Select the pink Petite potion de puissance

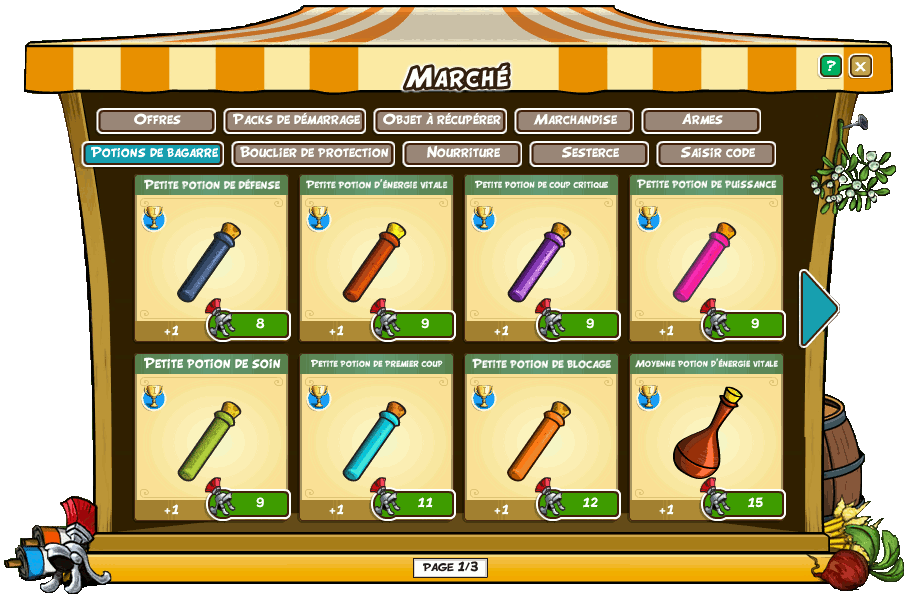click(x=706, y=262)
